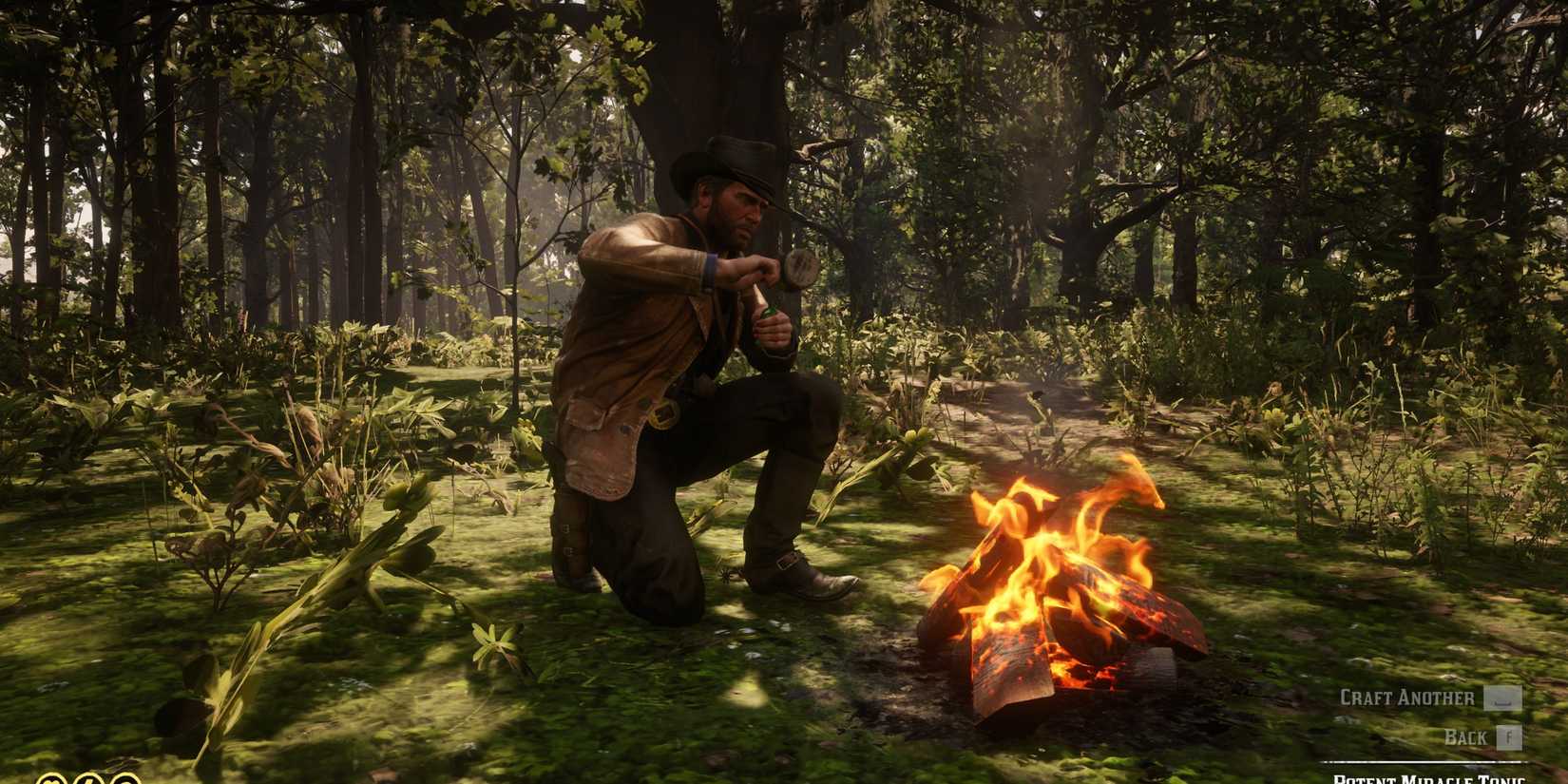Select the middle circular icon at bottom left
The height and width of the screenshot is (784, 1568).
pos(88,779)
